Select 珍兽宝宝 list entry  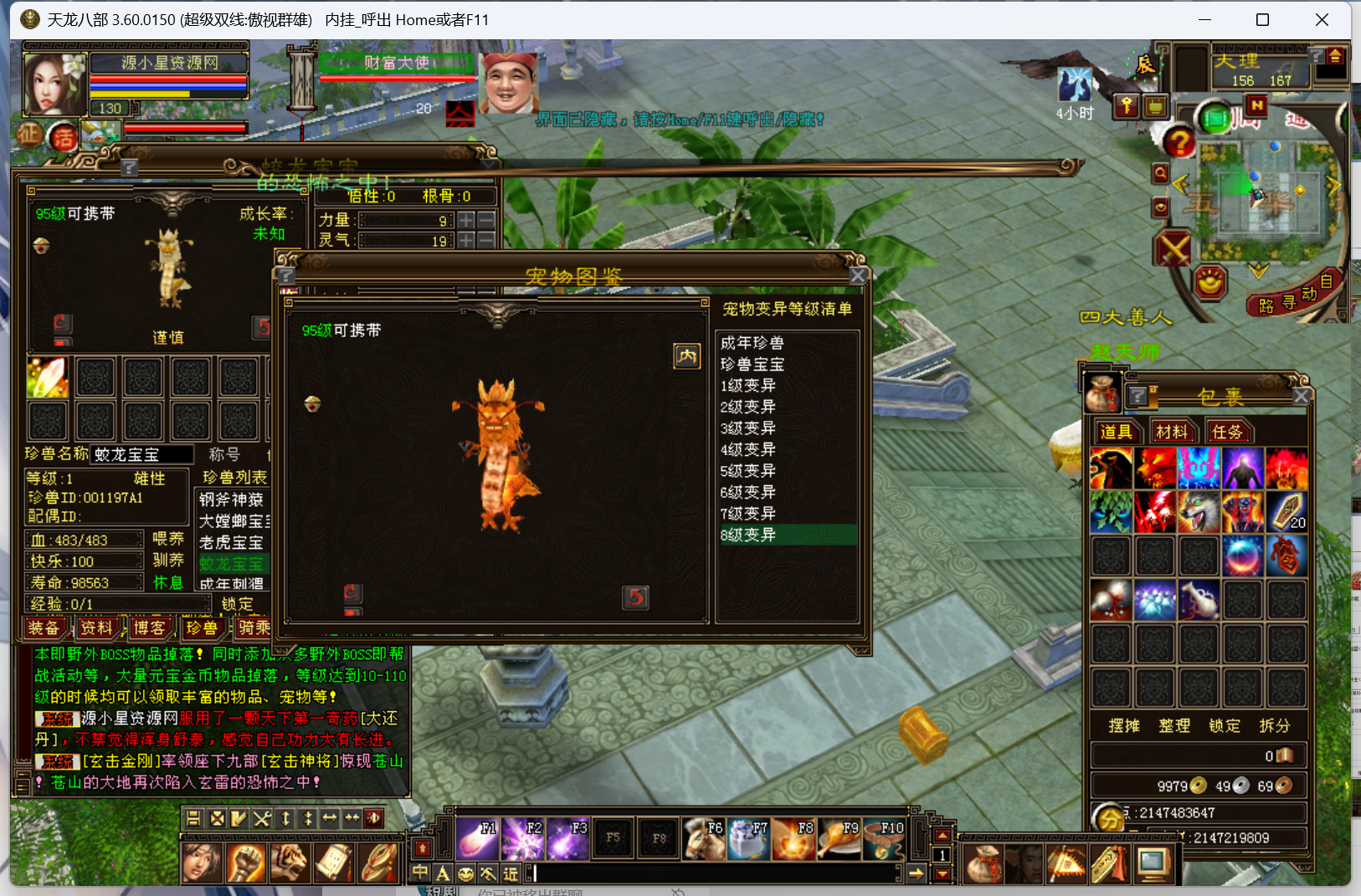coord(752,365)
